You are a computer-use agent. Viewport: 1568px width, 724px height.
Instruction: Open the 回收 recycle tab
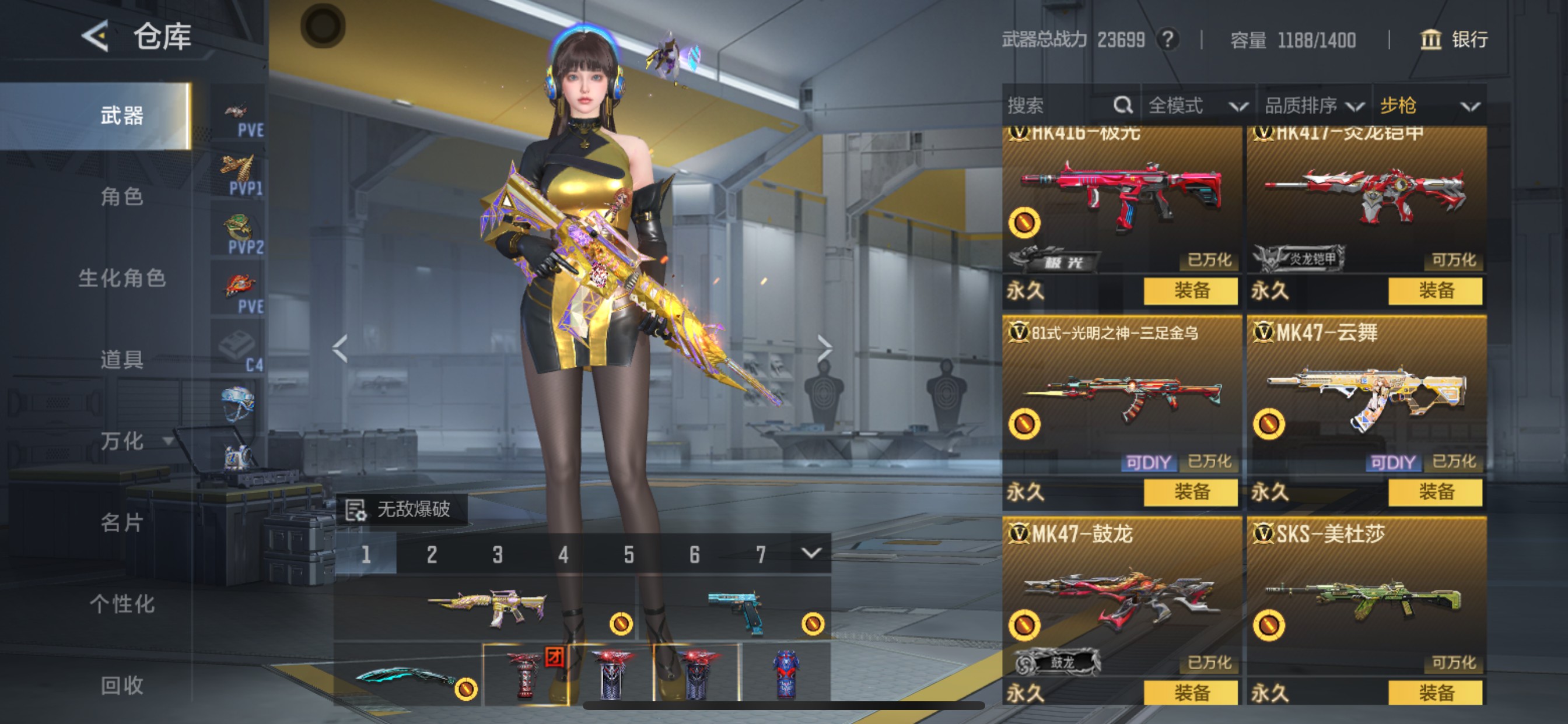[122, 686]
